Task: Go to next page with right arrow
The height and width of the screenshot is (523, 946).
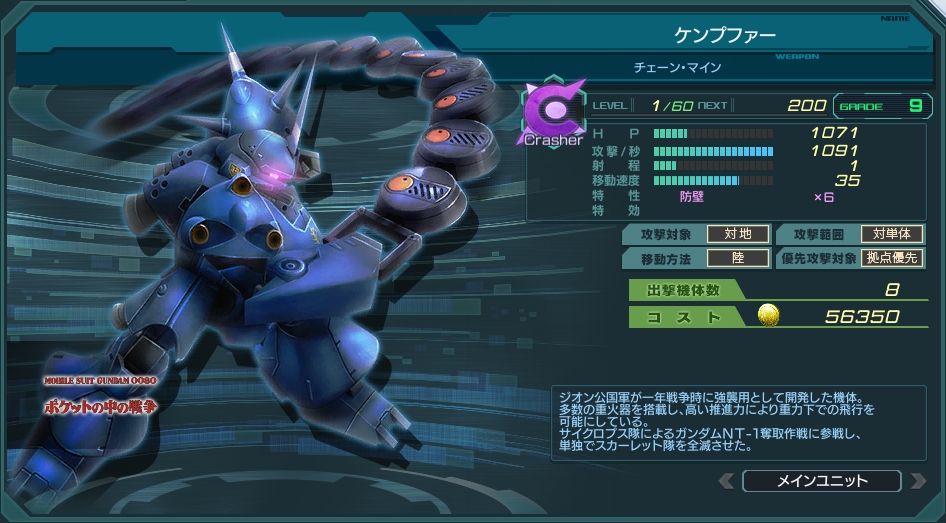Action: 917,481
